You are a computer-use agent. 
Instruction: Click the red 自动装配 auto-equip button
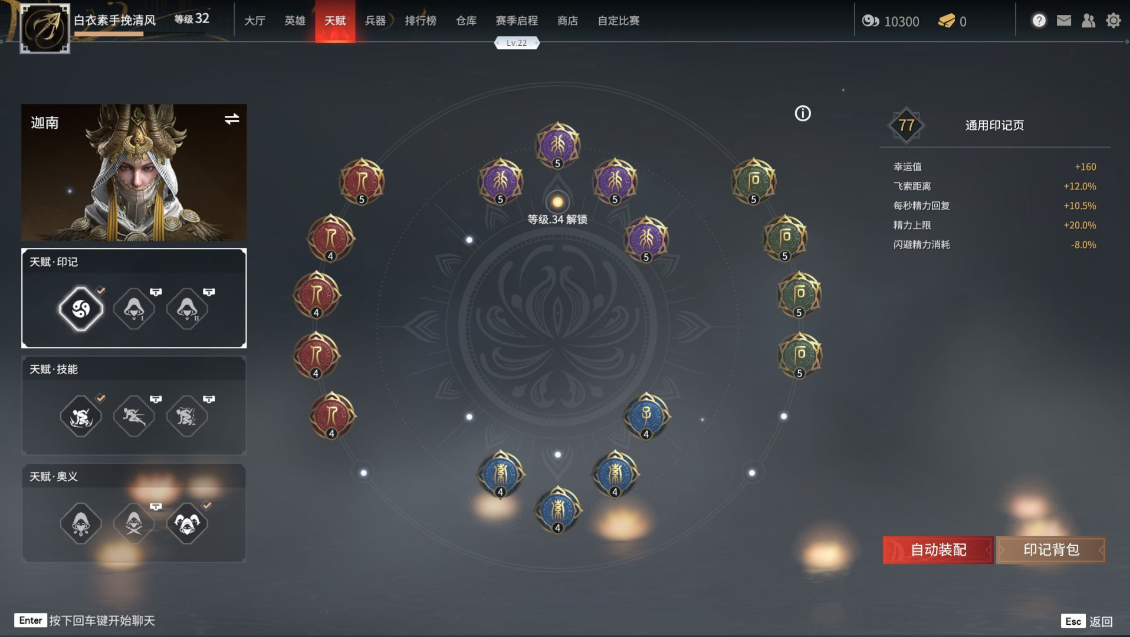[x=938, y=550]
